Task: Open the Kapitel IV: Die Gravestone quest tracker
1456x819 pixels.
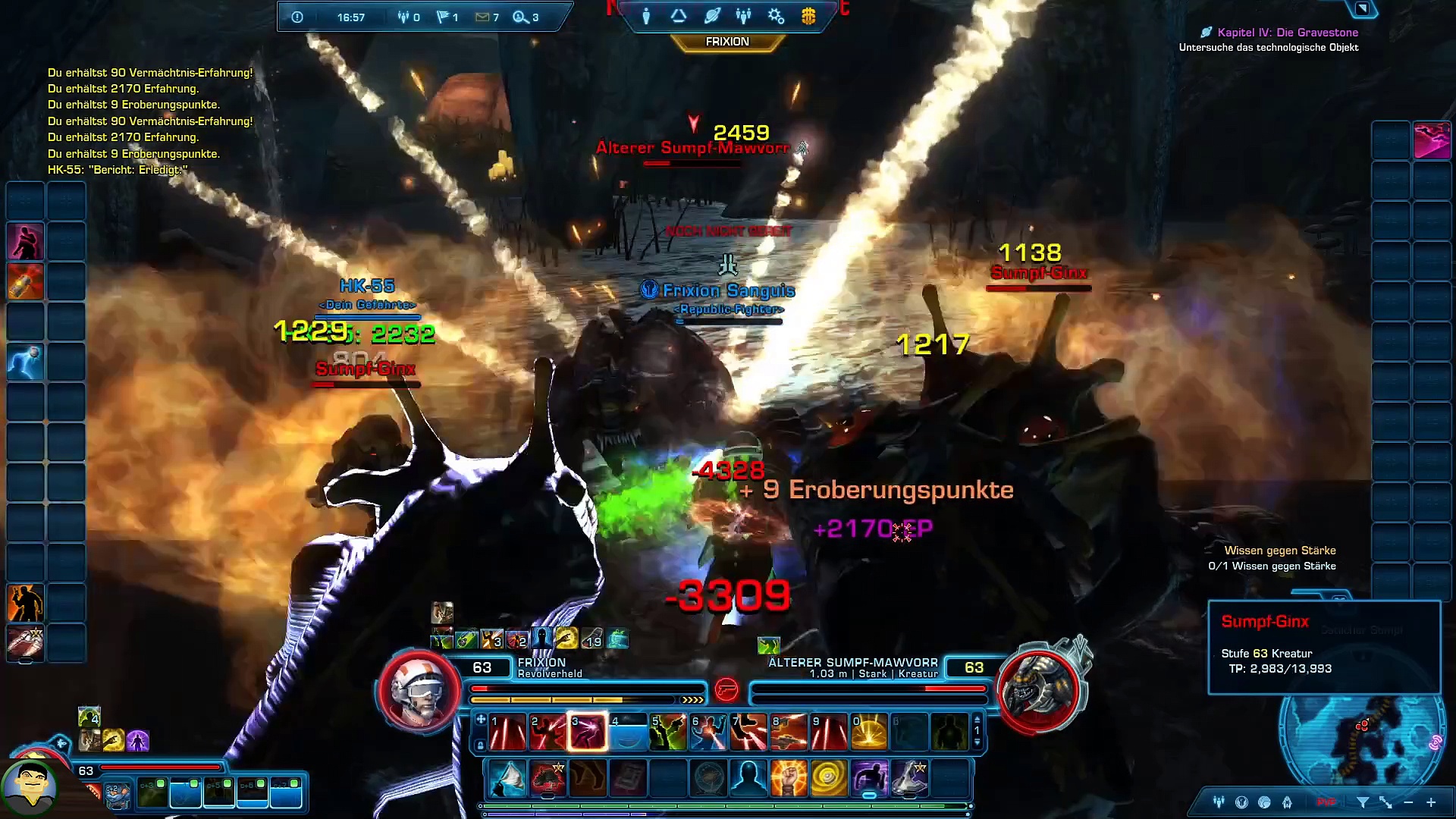Action: tap(1287, 33)
